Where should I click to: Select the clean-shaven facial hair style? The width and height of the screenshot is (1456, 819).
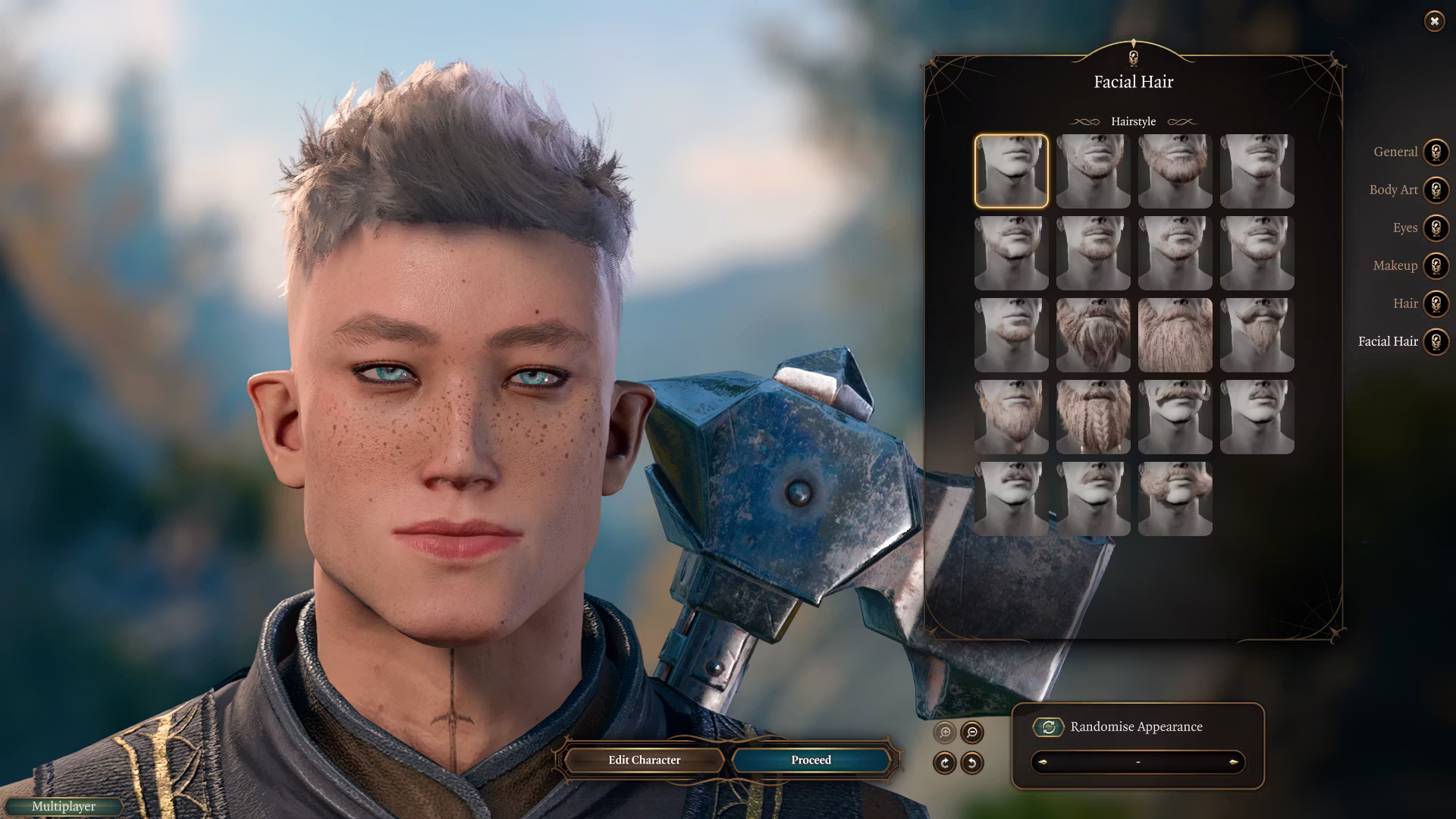[x=1012, y=171]
